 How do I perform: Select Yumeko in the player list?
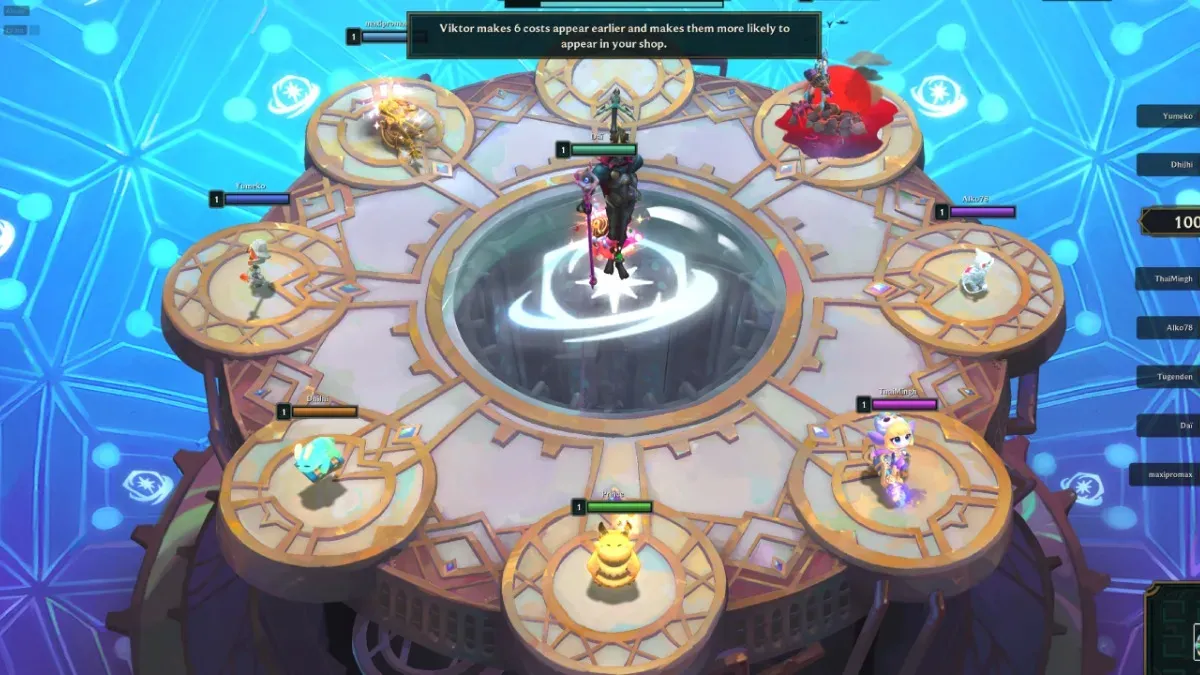[x=1169, y=115]
